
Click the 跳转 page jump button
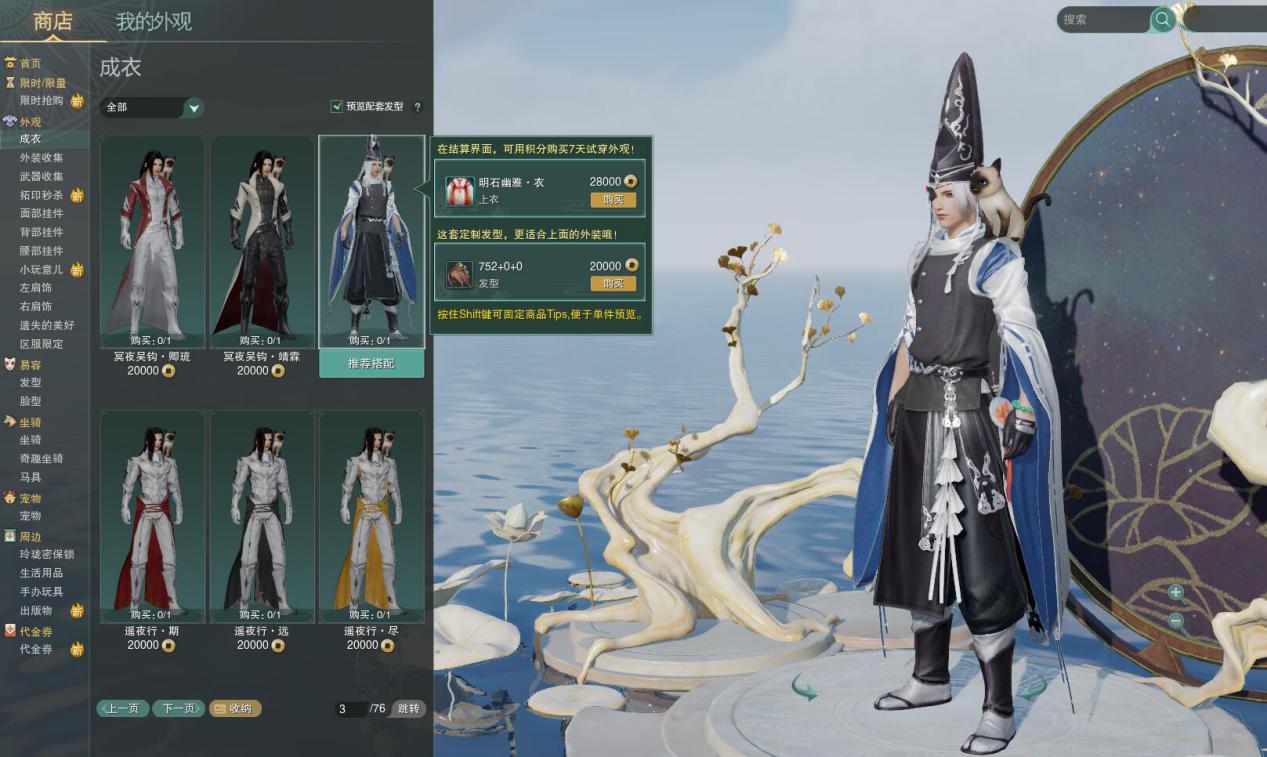pyautogui.click(x=409, y=709)
